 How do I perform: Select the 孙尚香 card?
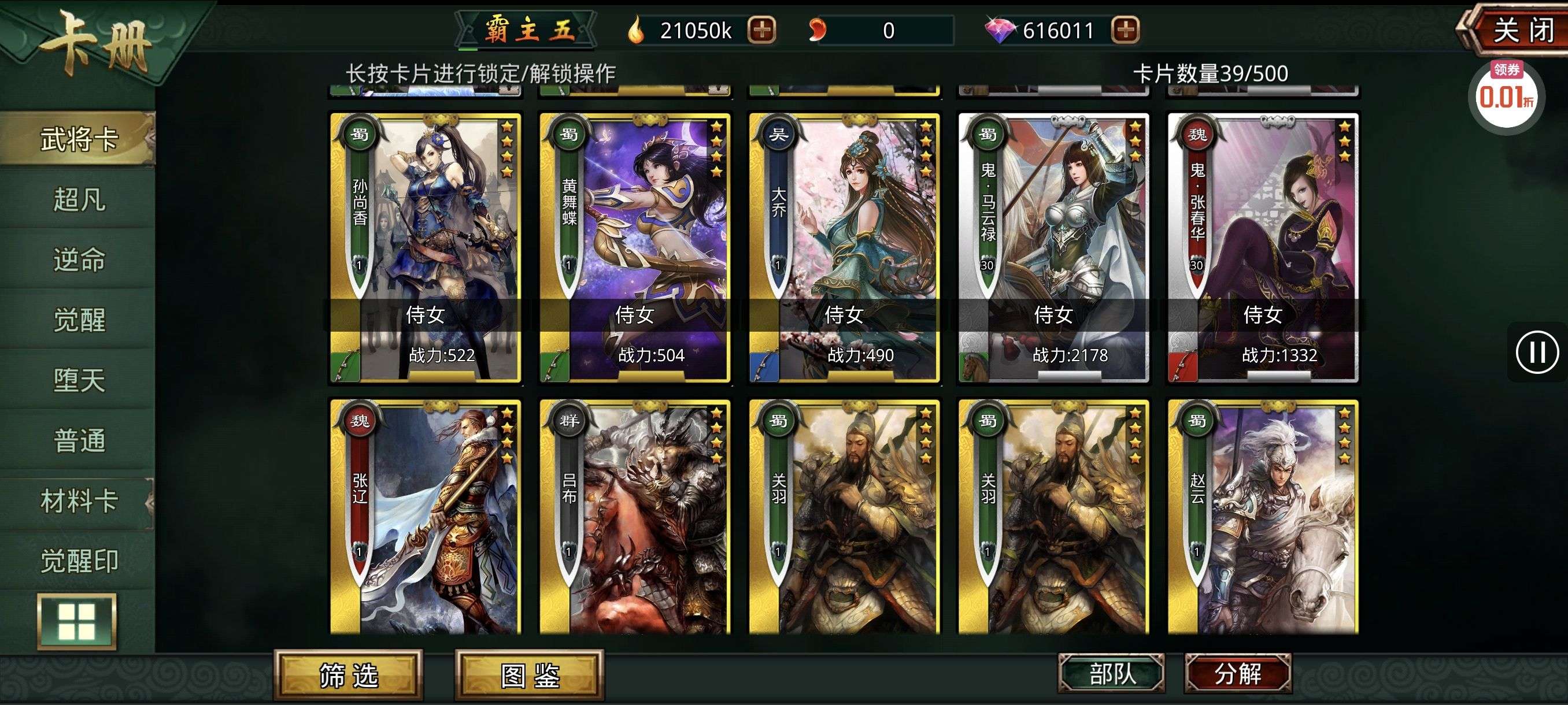point(425,247)
